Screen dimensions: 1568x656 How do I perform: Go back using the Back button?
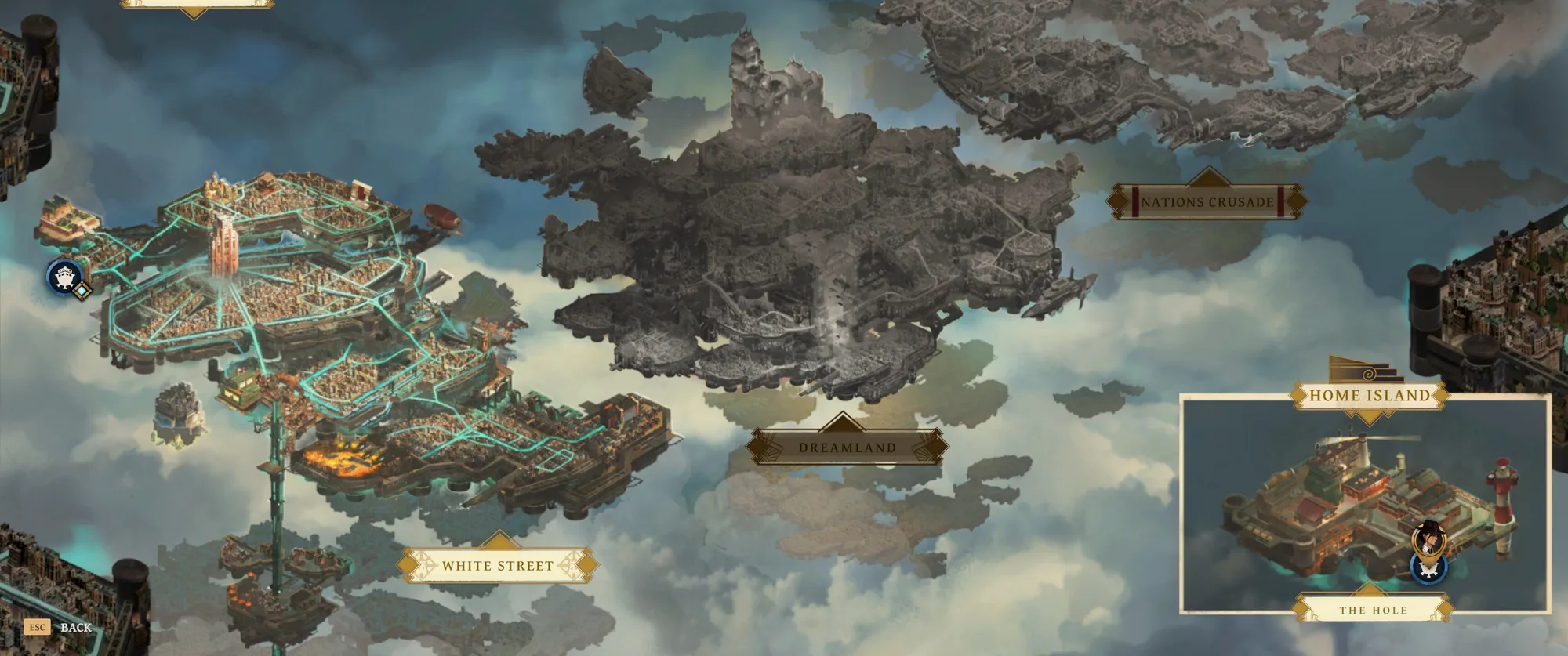[x=75, y=627]
